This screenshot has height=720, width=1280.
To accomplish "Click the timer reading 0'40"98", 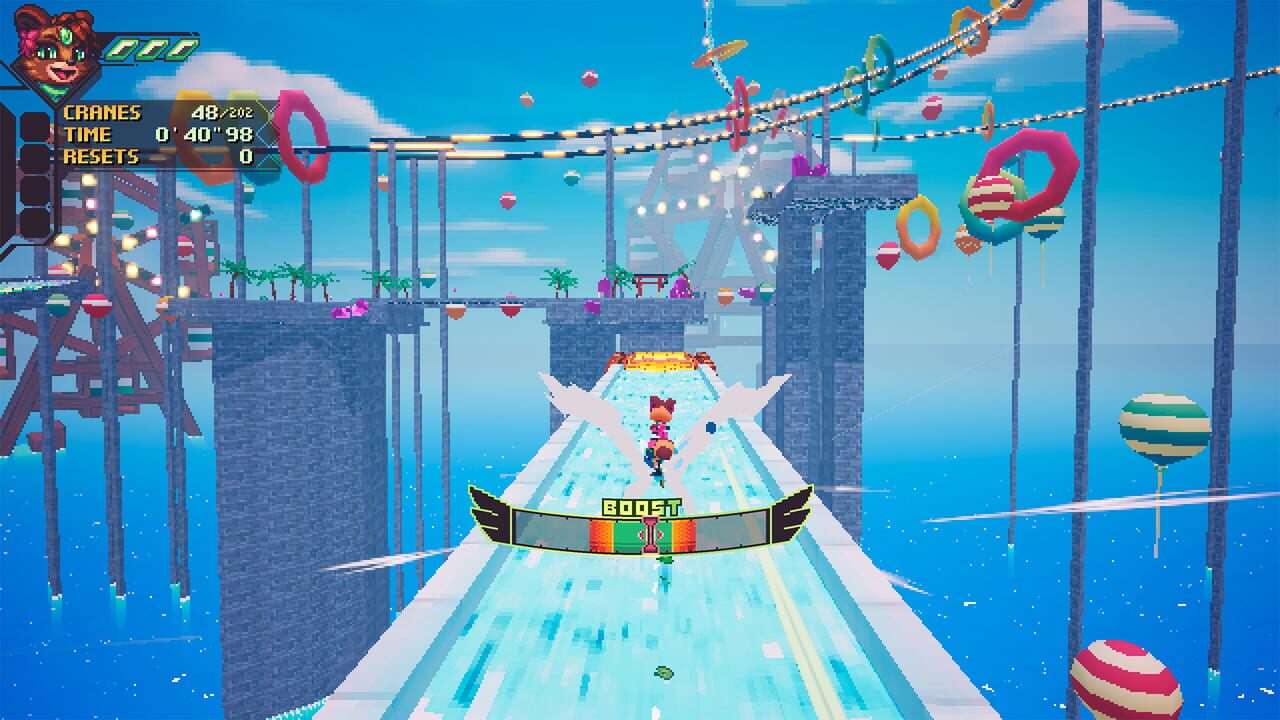I will [205, 133].
